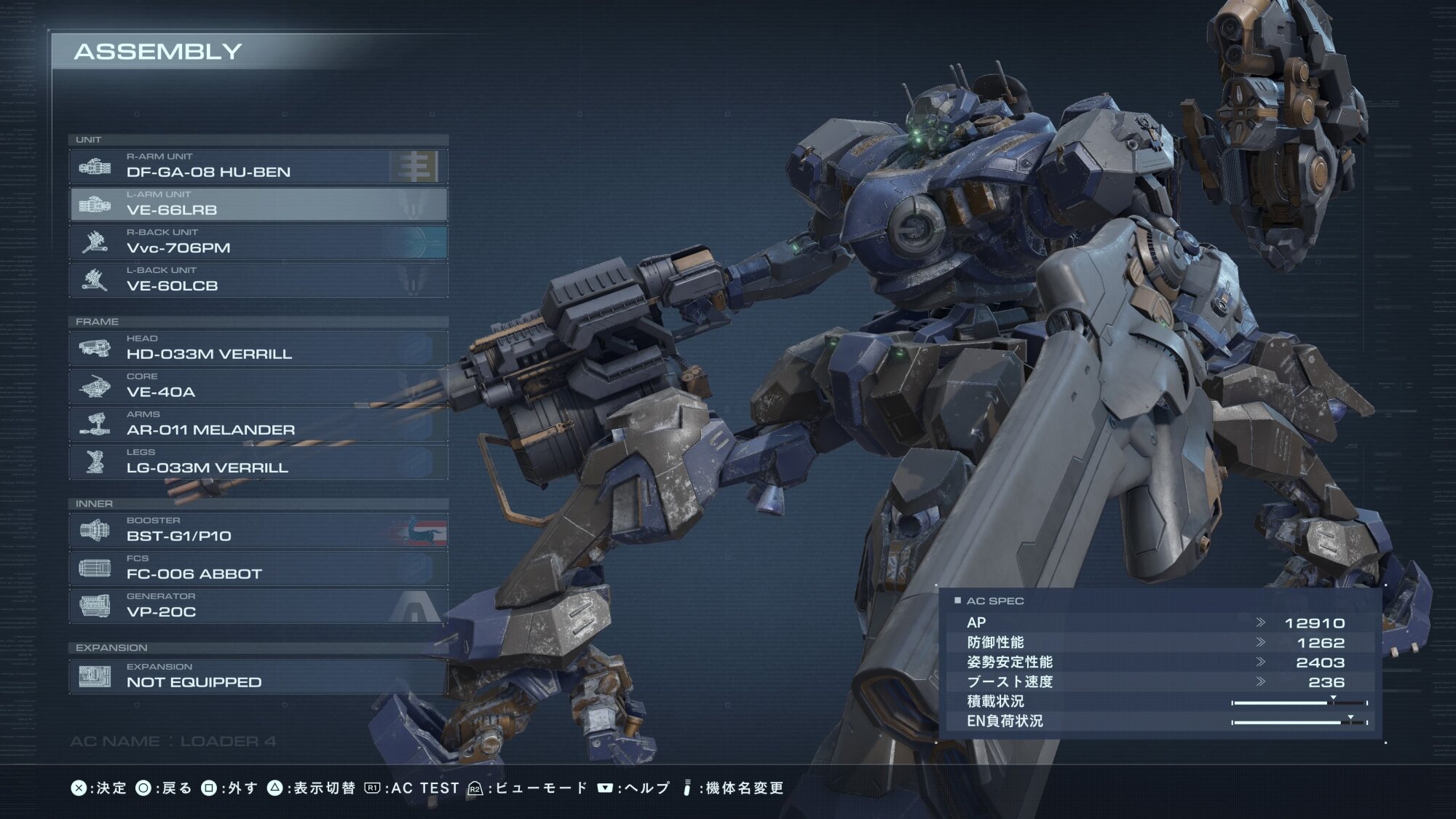1456x819 pixels.
Task: Select the EXPANSION slot marked NOT EQUIPPED
Action: (258, 676)
